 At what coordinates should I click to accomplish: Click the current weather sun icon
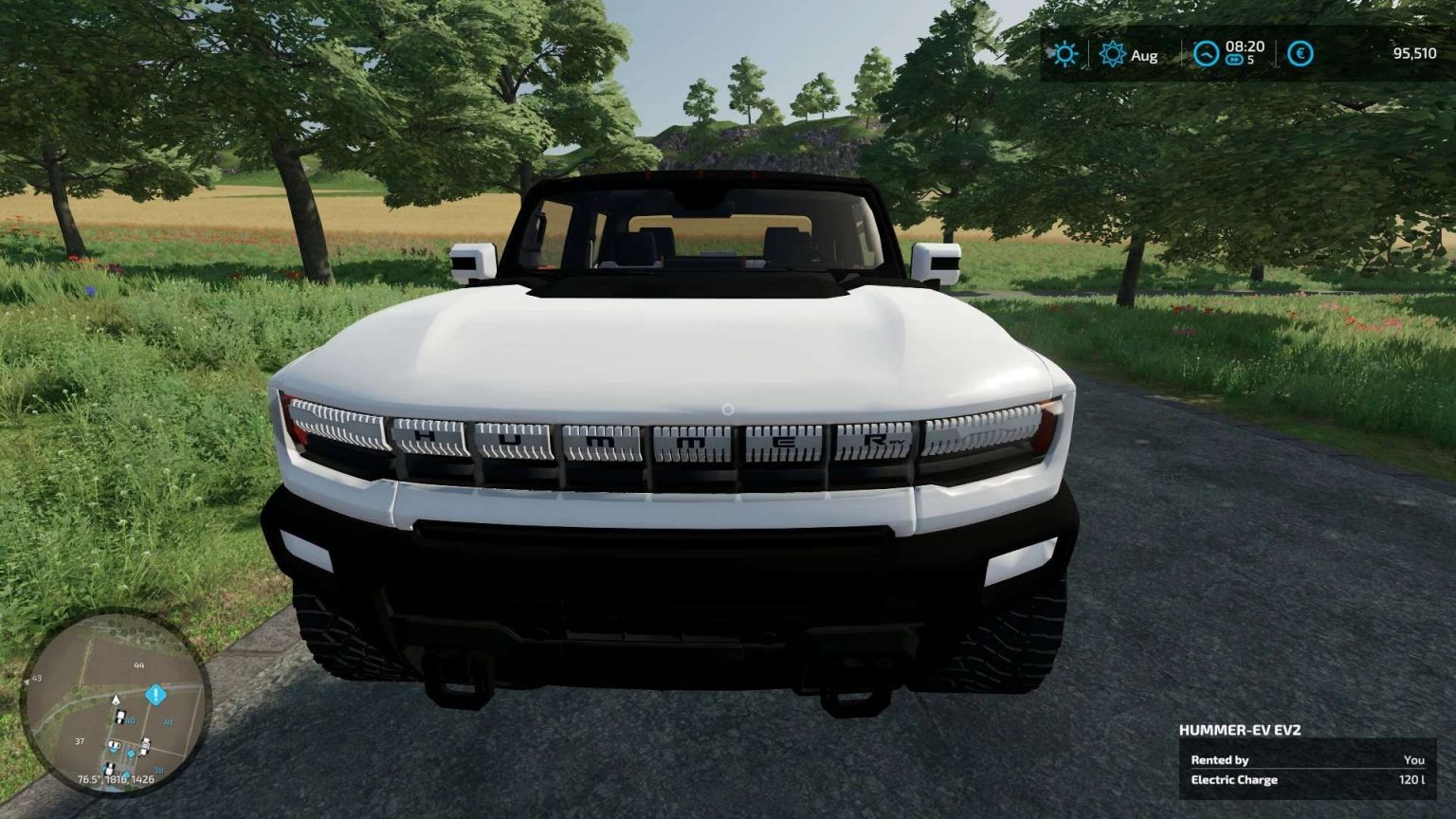[x=1065, y=54]
